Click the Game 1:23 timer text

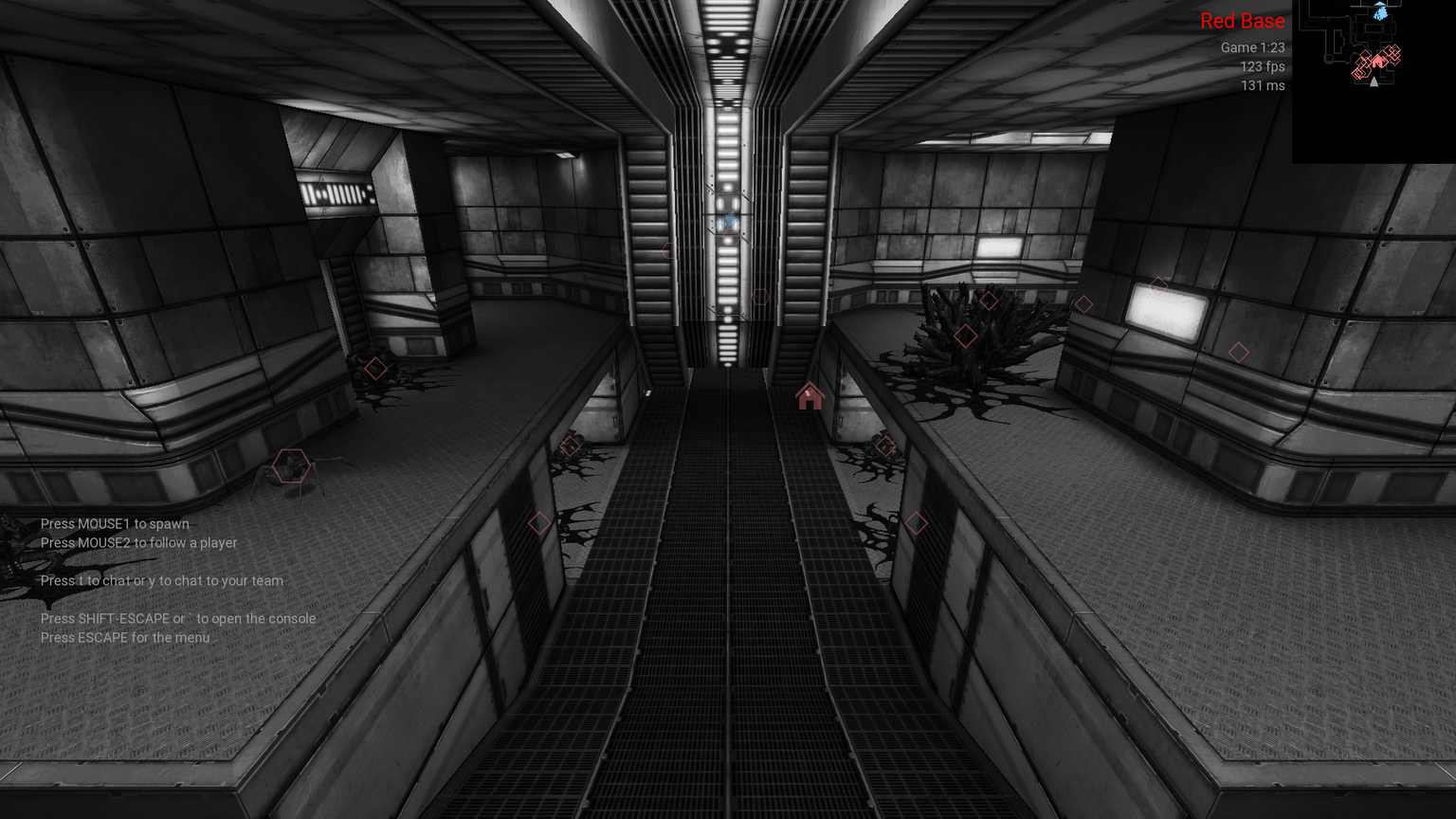point(1251,46)
